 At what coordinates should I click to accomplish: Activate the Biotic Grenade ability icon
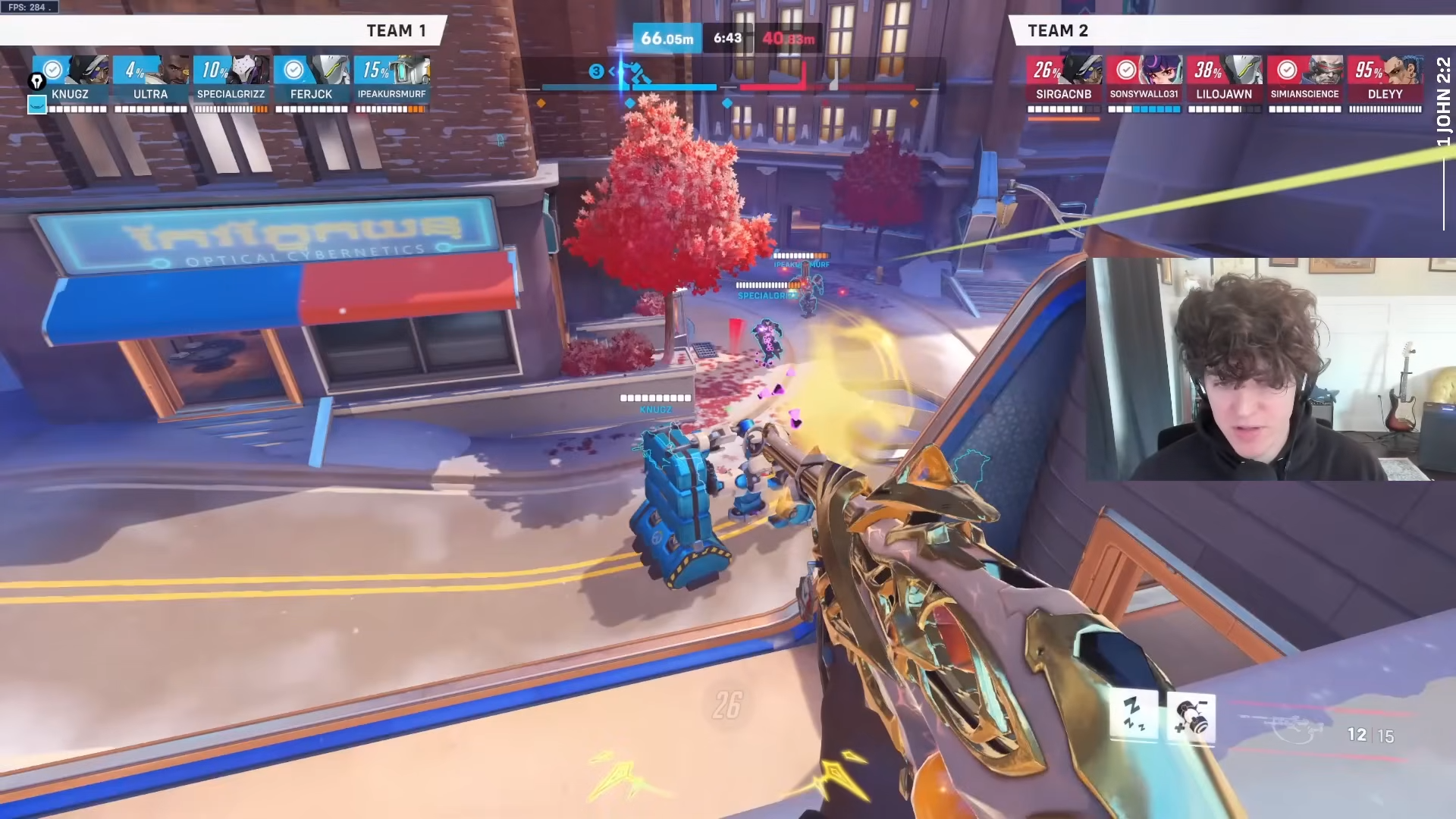[1191, 717]
